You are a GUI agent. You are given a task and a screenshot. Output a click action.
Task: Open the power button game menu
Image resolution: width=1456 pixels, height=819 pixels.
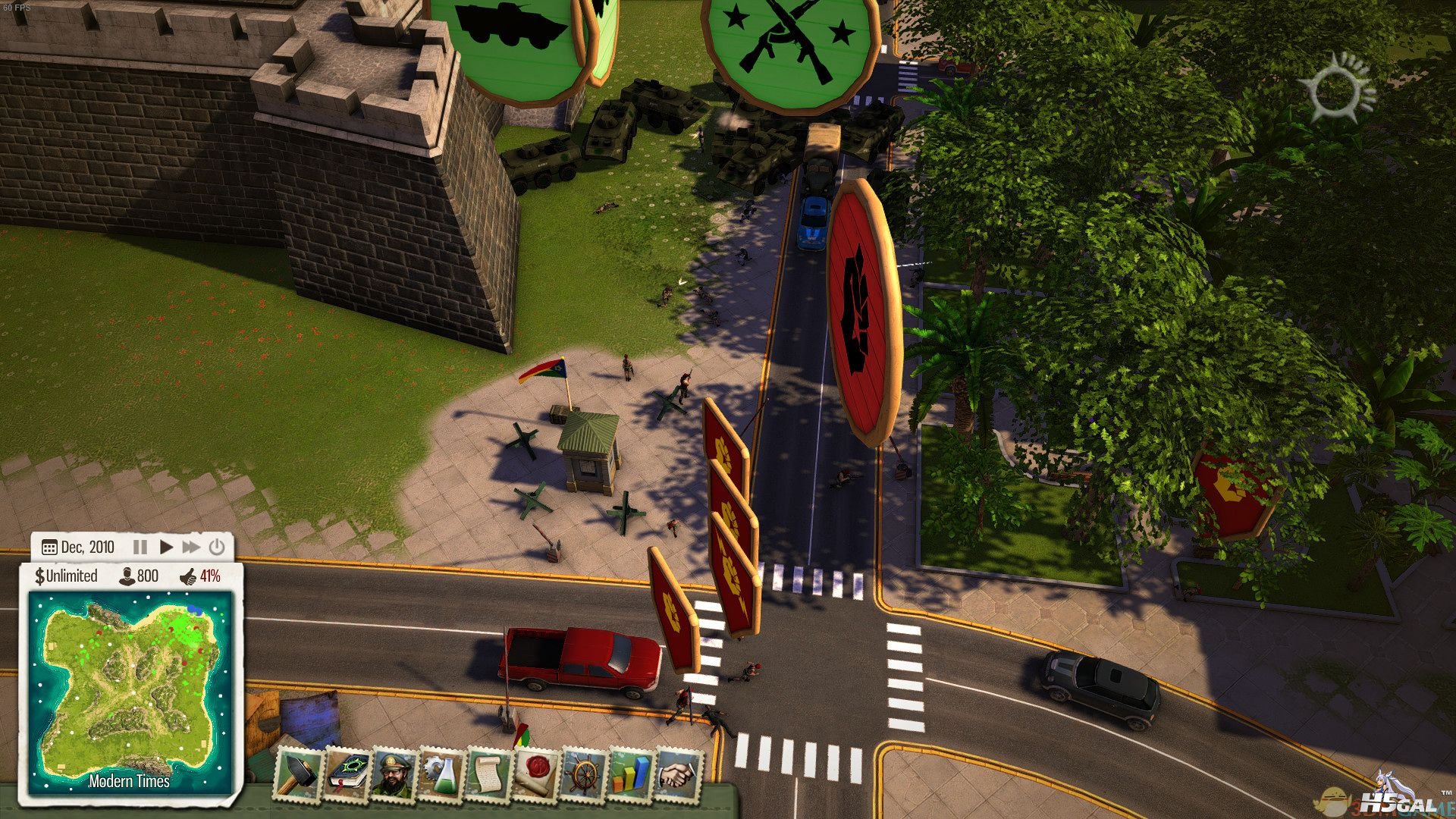click(217, 547)
